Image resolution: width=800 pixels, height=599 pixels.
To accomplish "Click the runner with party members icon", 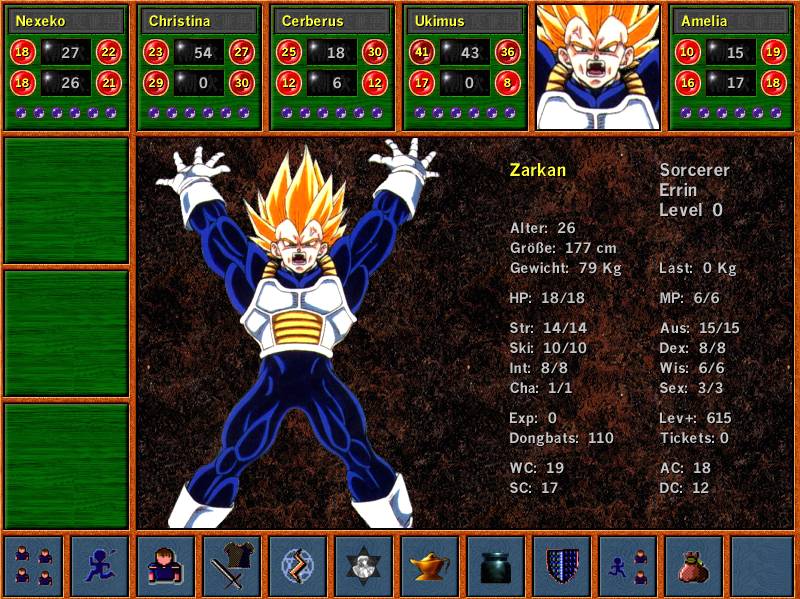I will click(x=628, y=565).
